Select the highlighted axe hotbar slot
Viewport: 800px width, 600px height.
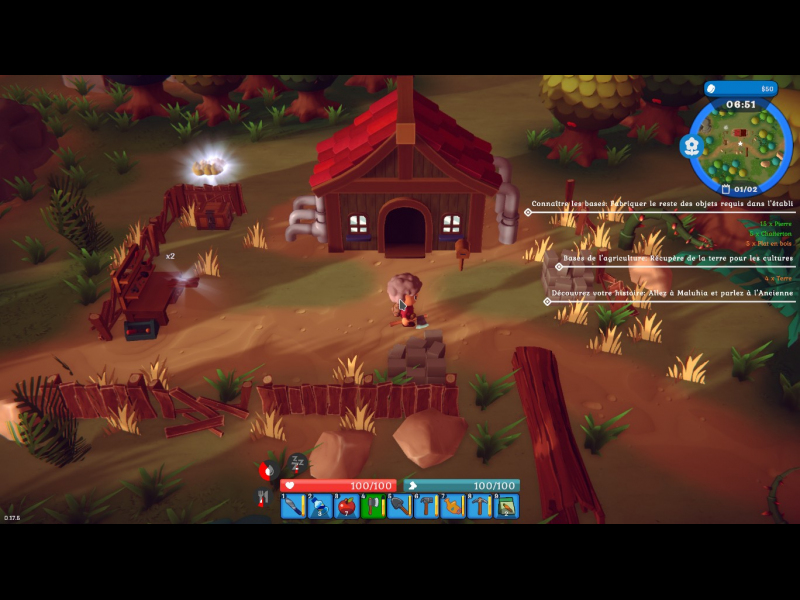[x=373, y=506]
